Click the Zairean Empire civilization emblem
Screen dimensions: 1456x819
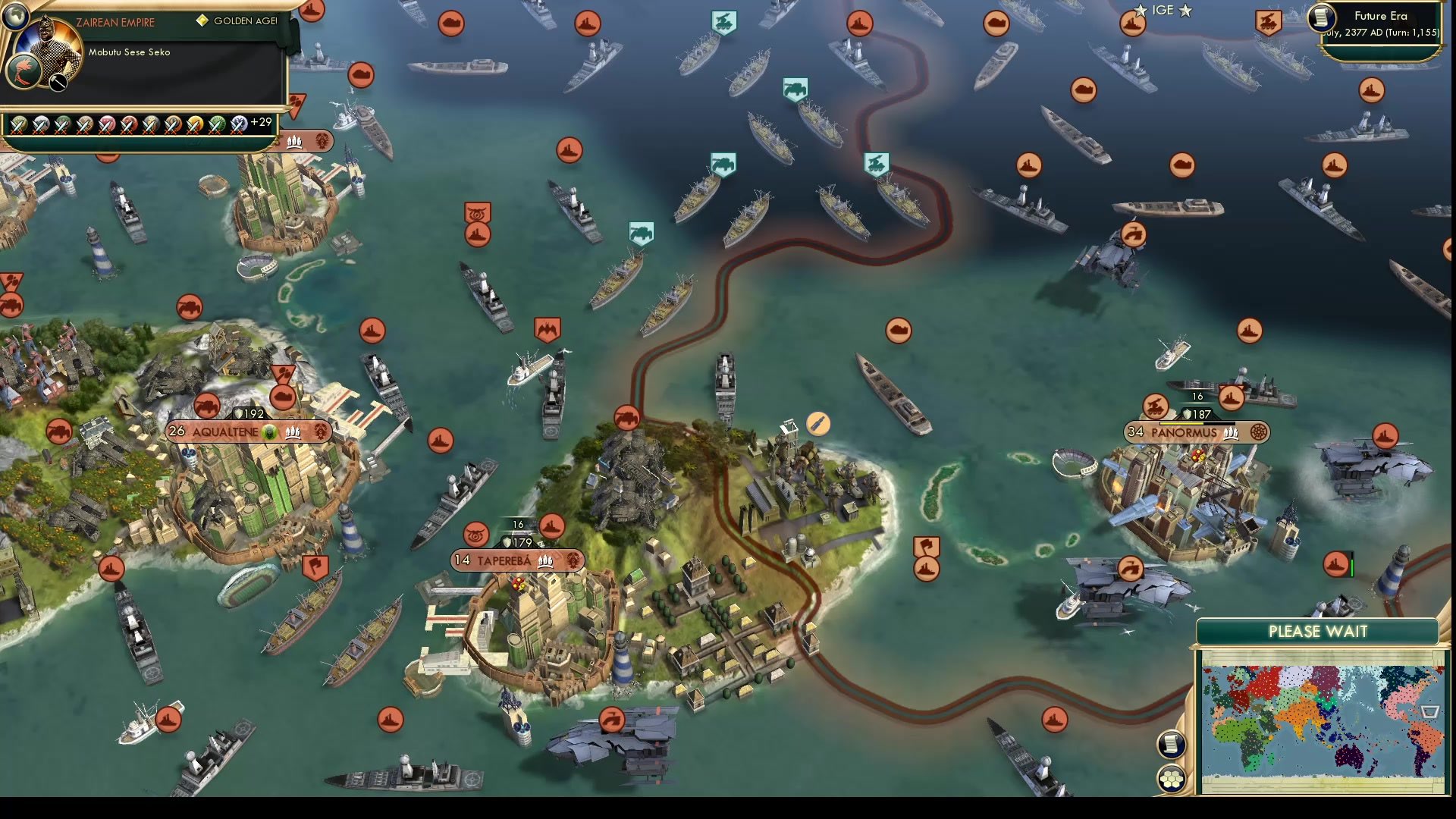coord(24,71)
